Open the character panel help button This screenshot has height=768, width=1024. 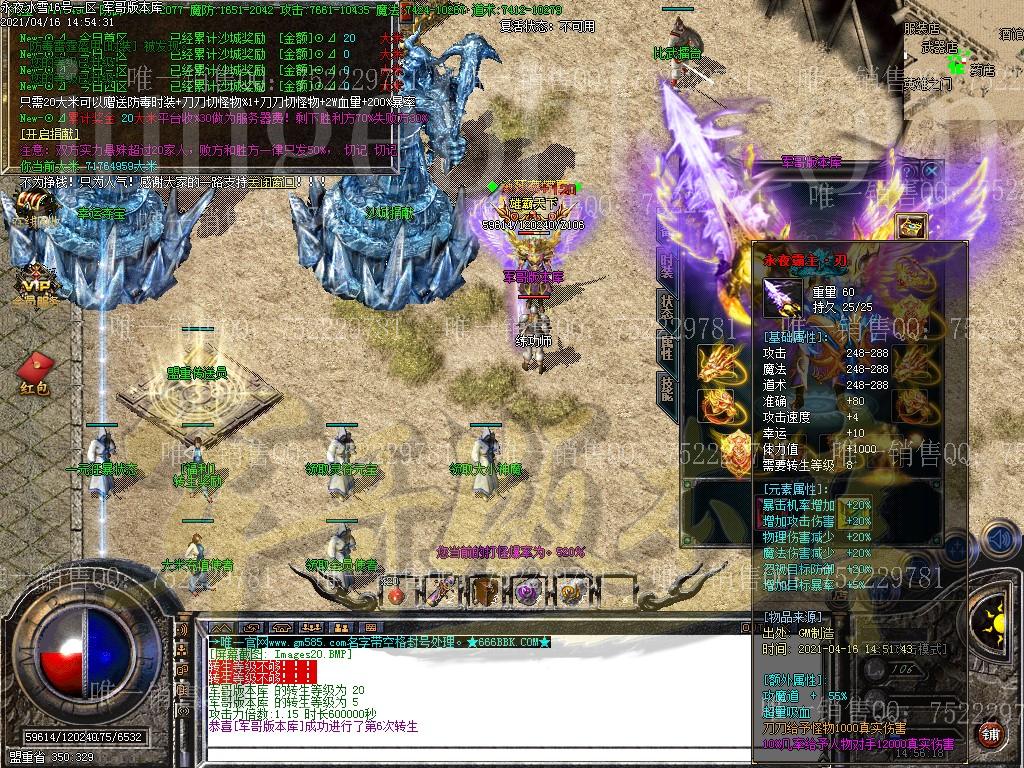pos(910,171)
